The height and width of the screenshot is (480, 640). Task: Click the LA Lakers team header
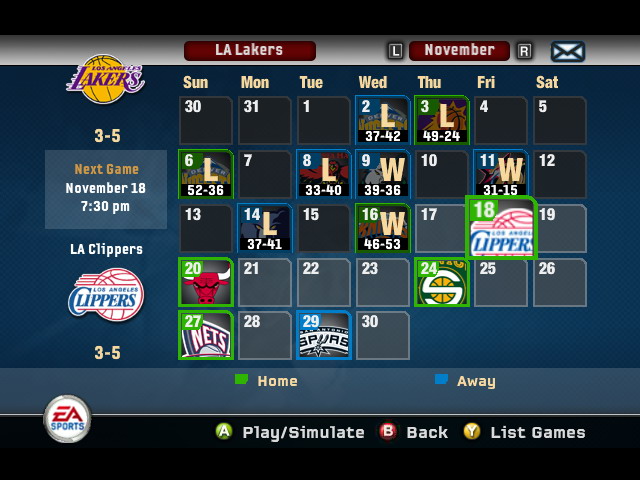[x=249, y=50]
